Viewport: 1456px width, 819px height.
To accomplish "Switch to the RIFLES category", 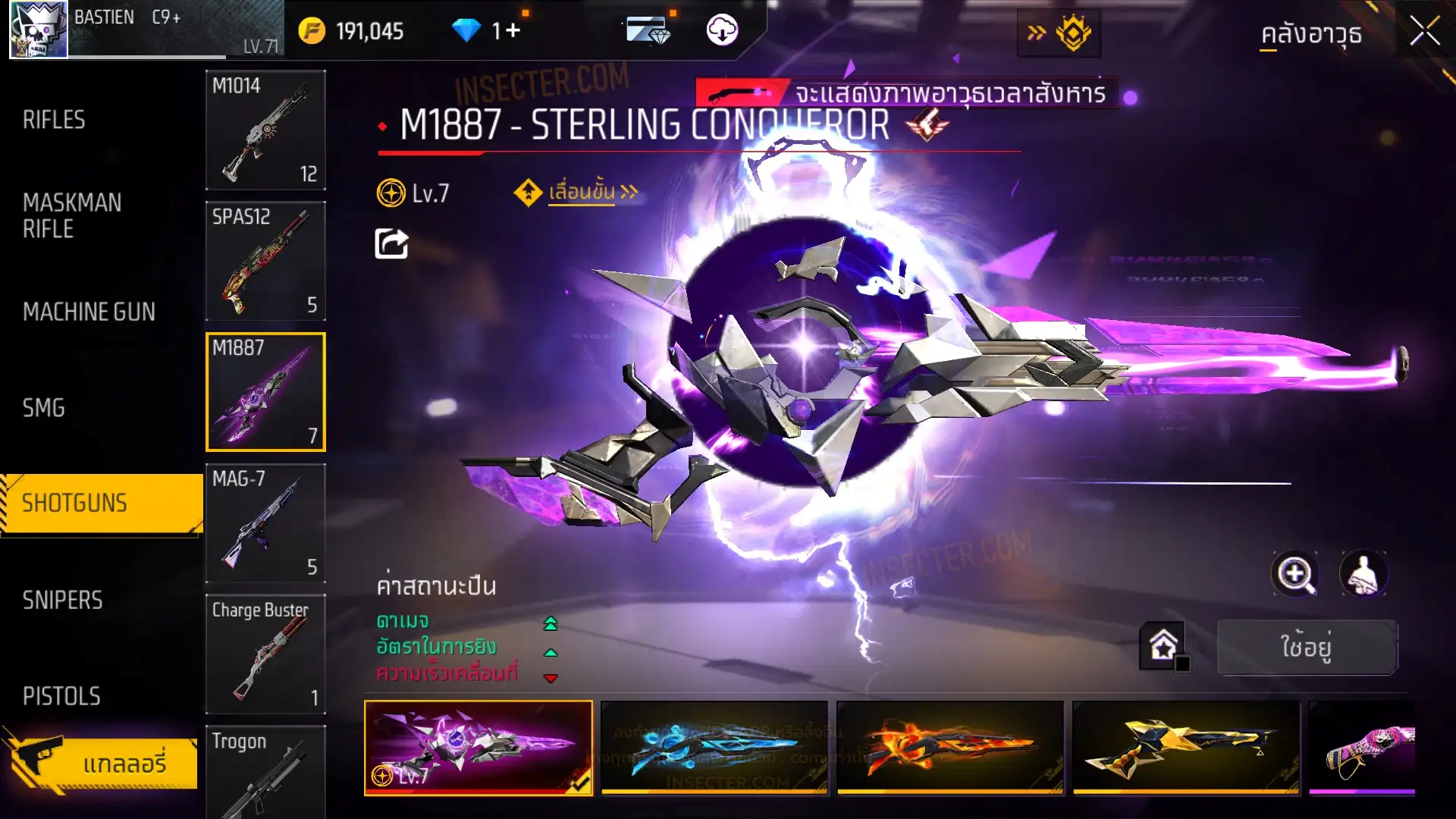I will pos(54,120).
